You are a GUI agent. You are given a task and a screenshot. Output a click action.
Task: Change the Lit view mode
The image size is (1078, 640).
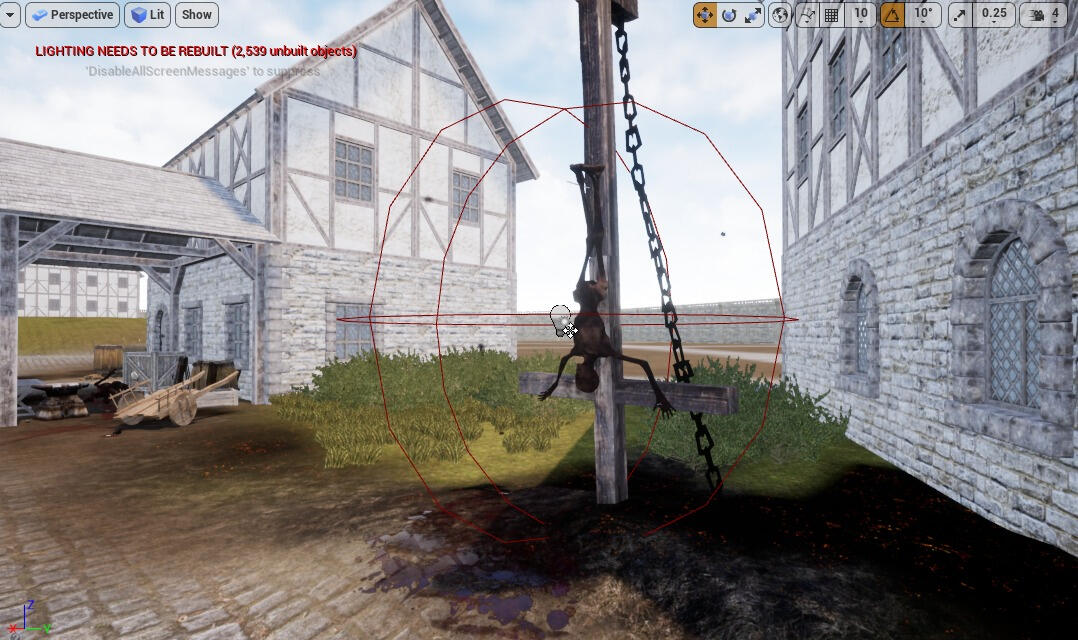[x=147, y=15]
